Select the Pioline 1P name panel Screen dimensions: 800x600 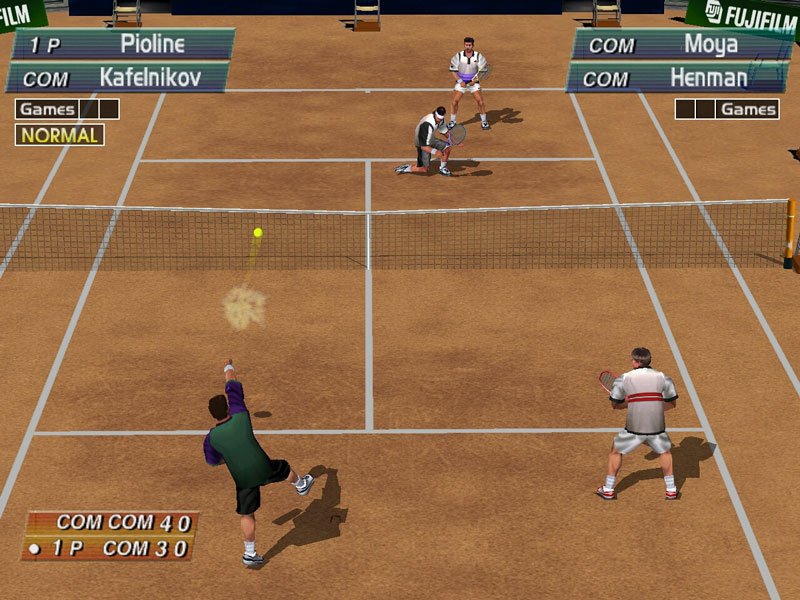point(122,44)
